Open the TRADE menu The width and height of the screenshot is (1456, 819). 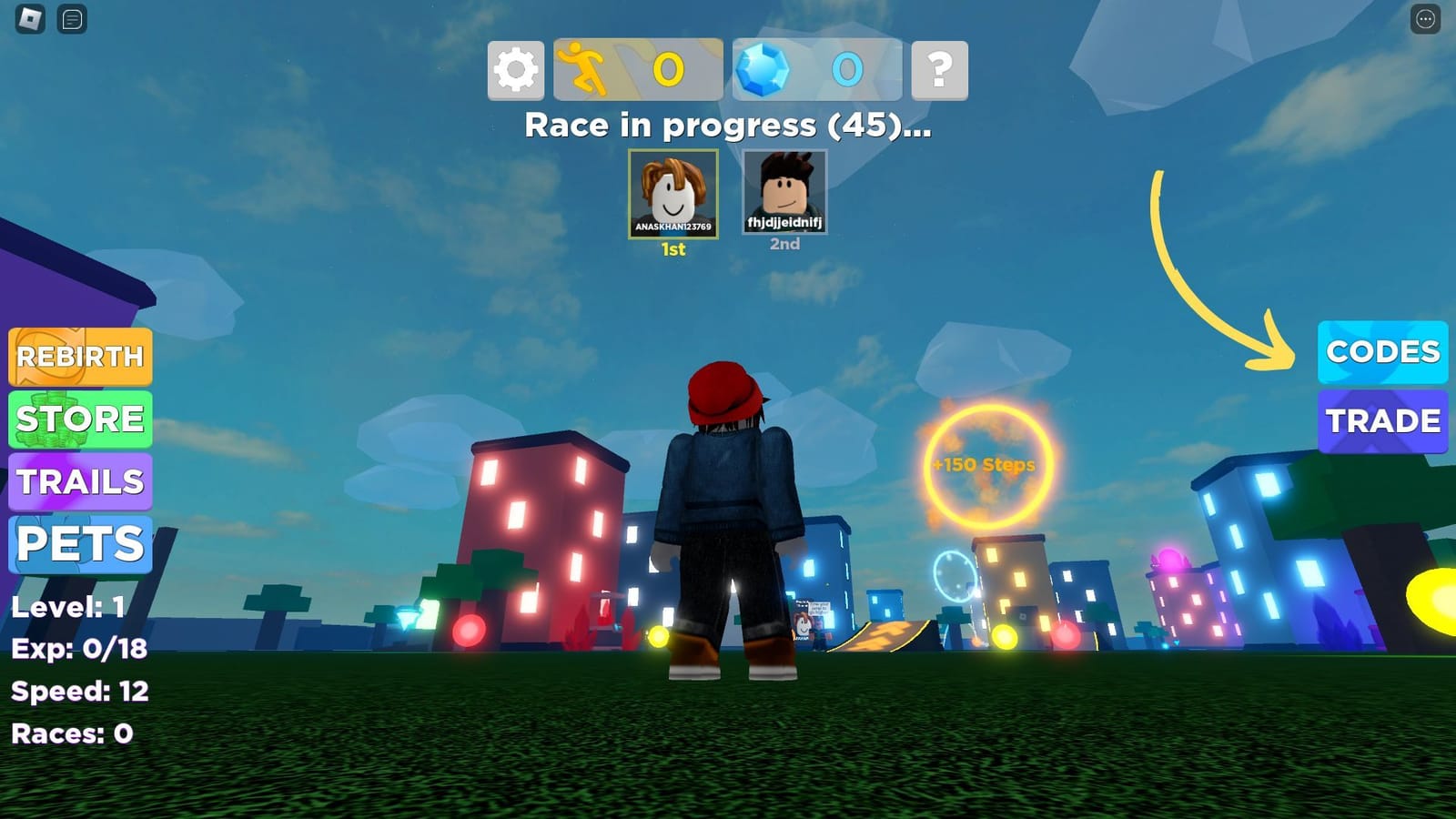(1382, 420)
